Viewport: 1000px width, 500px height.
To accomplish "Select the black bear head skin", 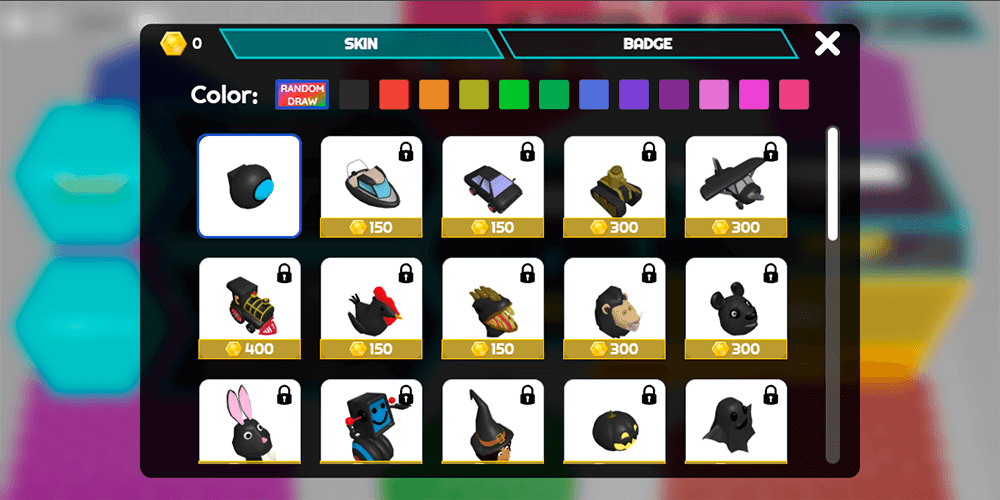I will [736, 308].
